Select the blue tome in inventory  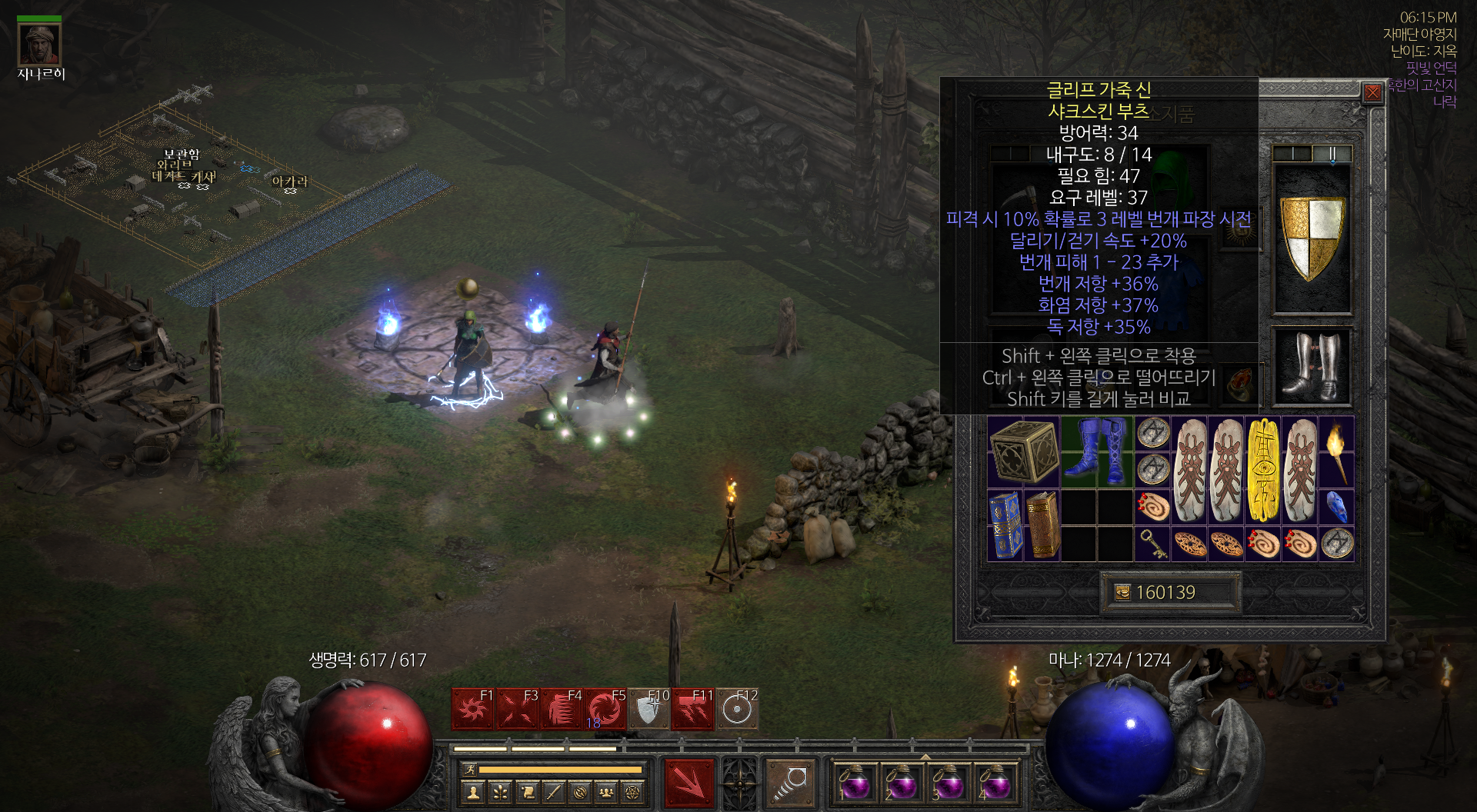(x=1005, y=524)
